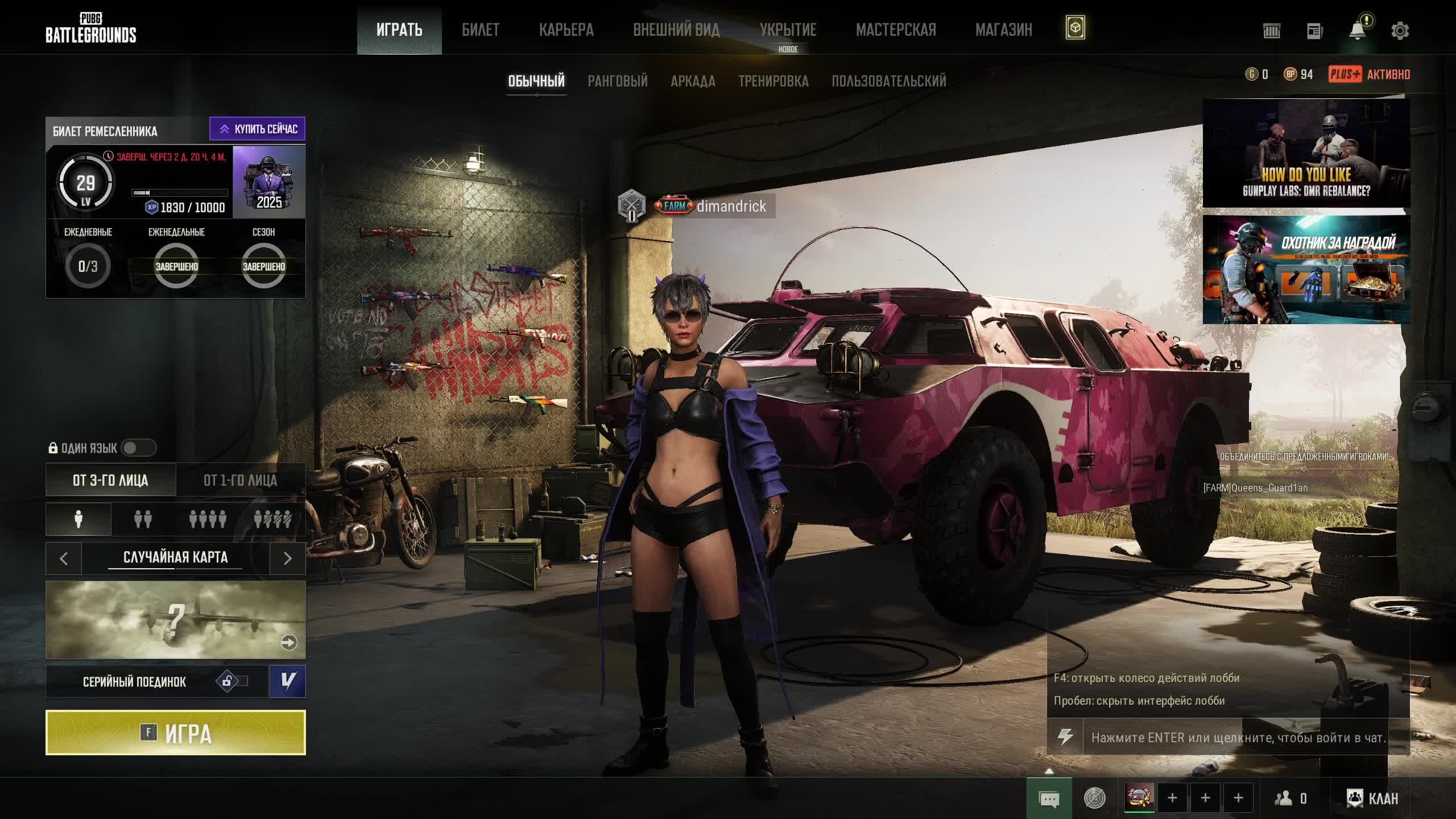The width and height of the screenshot is (1456, 819).
Task: Open the КЛАН clan panel
Action: coord(1372,799)
